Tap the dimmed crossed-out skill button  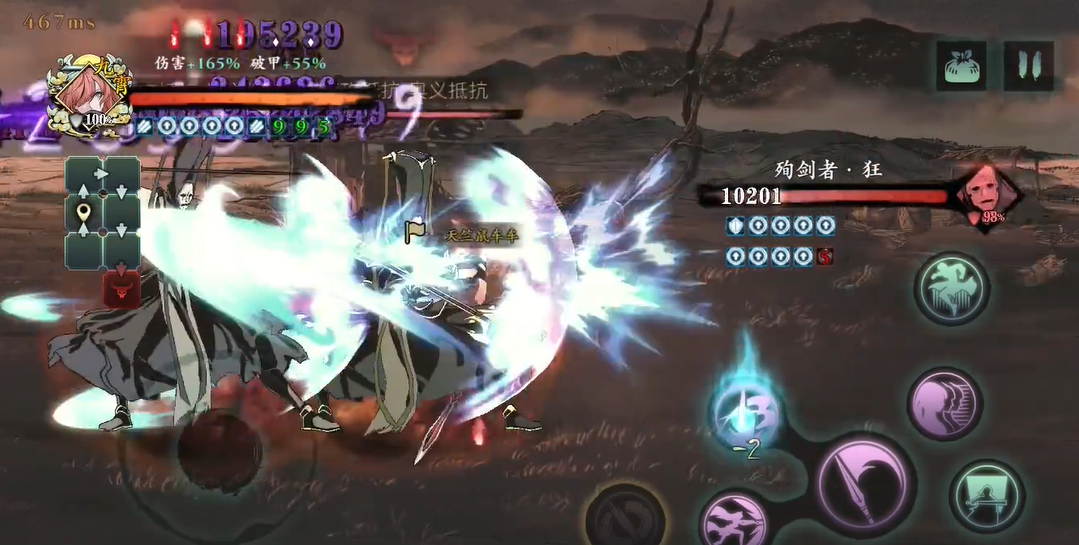(x=625, y=517)
